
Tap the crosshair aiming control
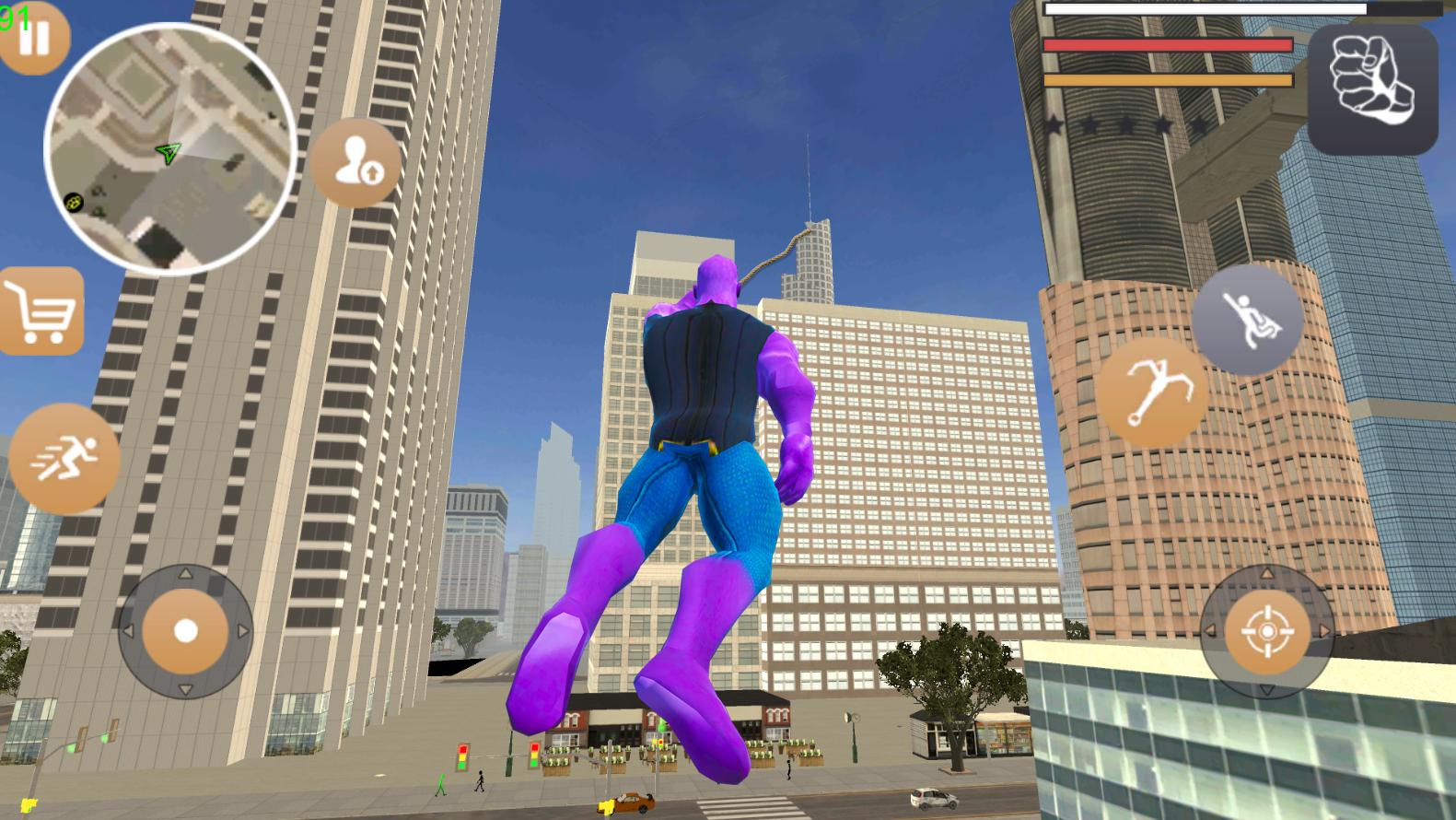pos(1267,631)
